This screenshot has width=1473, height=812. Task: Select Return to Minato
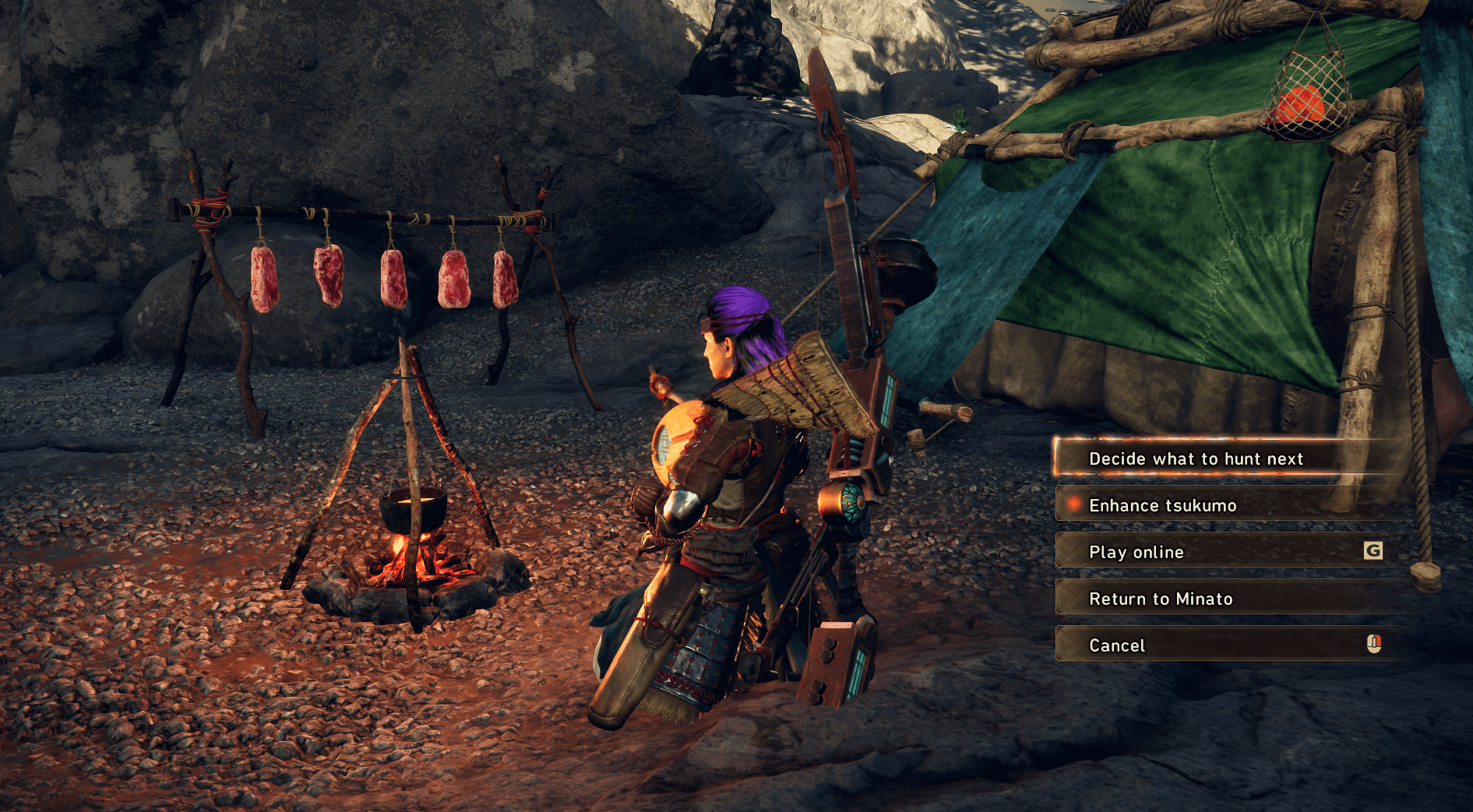coord(1161,599)
